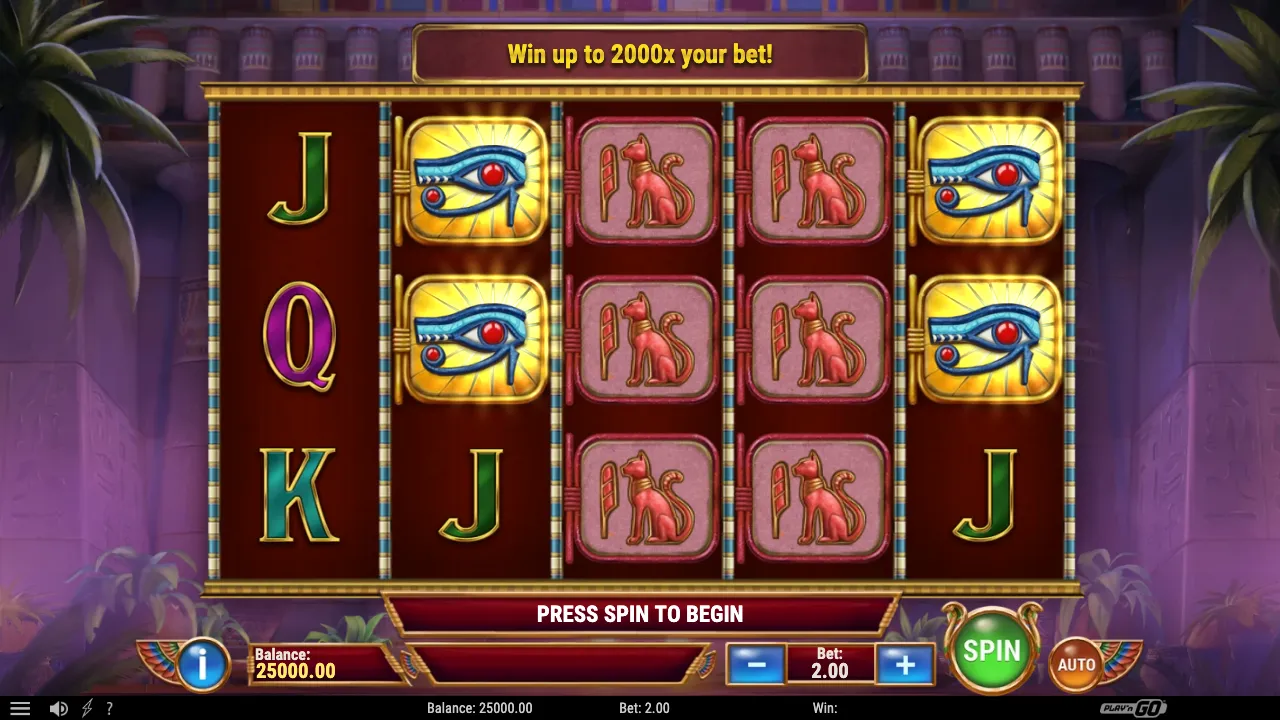This screenshot has height=720, width=1280.
Task: Spin the reels with the green SPIN button
Action: click(991, 652)
